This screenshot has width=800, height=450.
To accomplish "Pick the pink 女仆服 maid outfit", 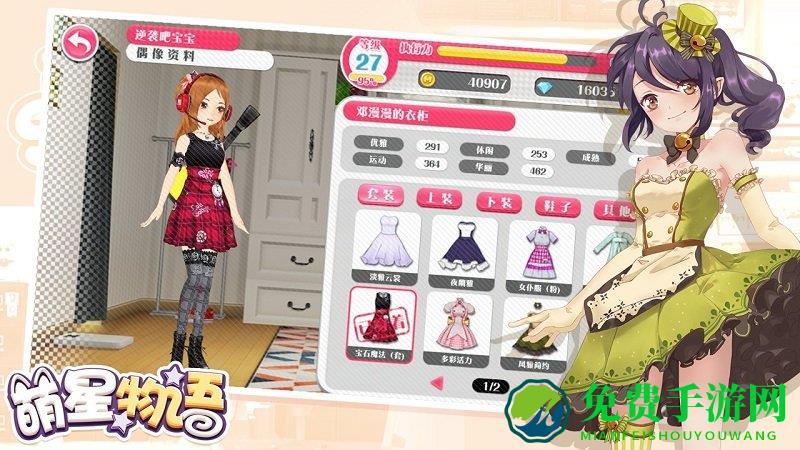I will click(x=541, y=253).
